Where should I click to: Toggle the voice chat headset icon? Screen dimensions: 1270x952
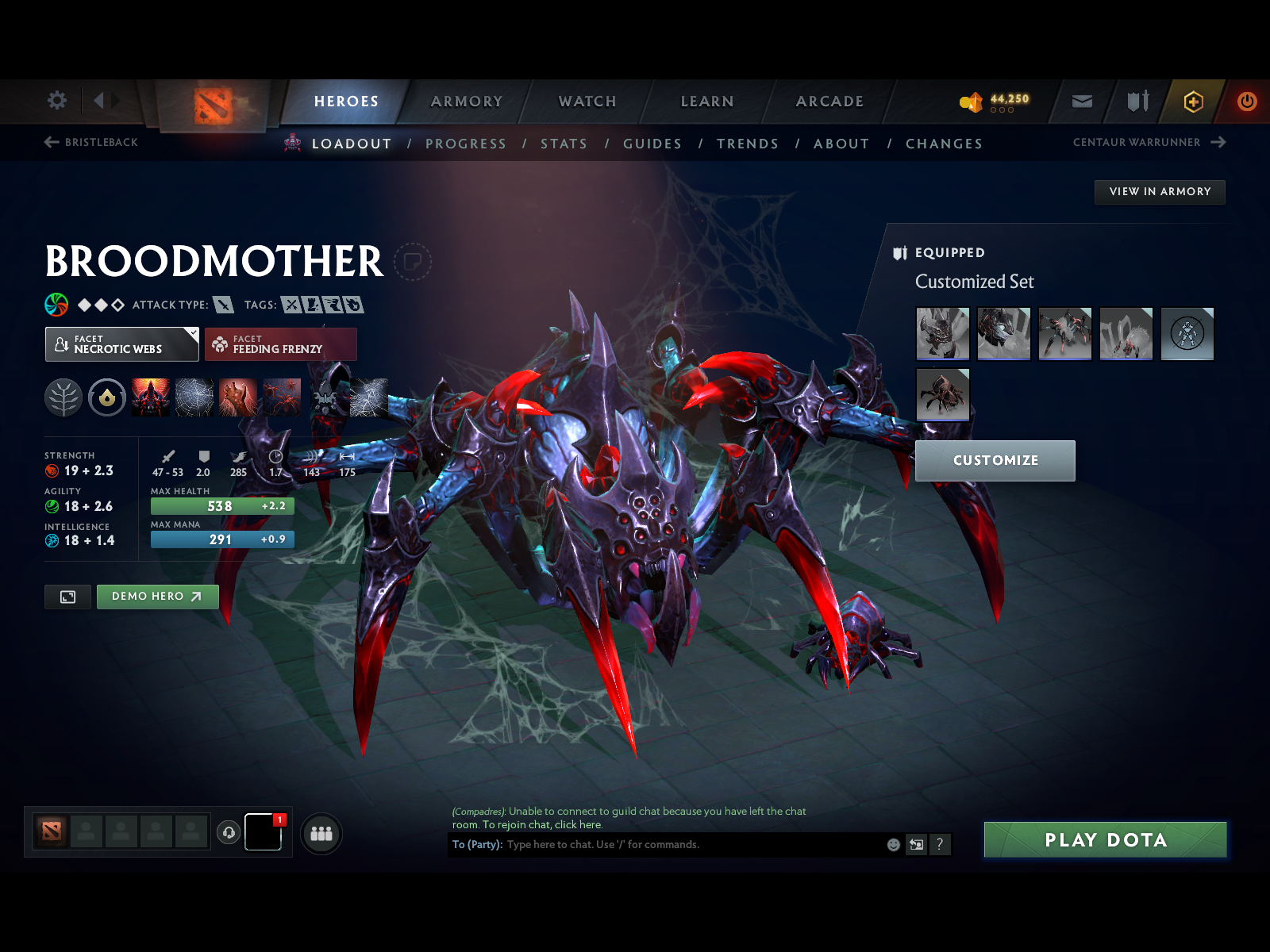[x=229, y=831]
